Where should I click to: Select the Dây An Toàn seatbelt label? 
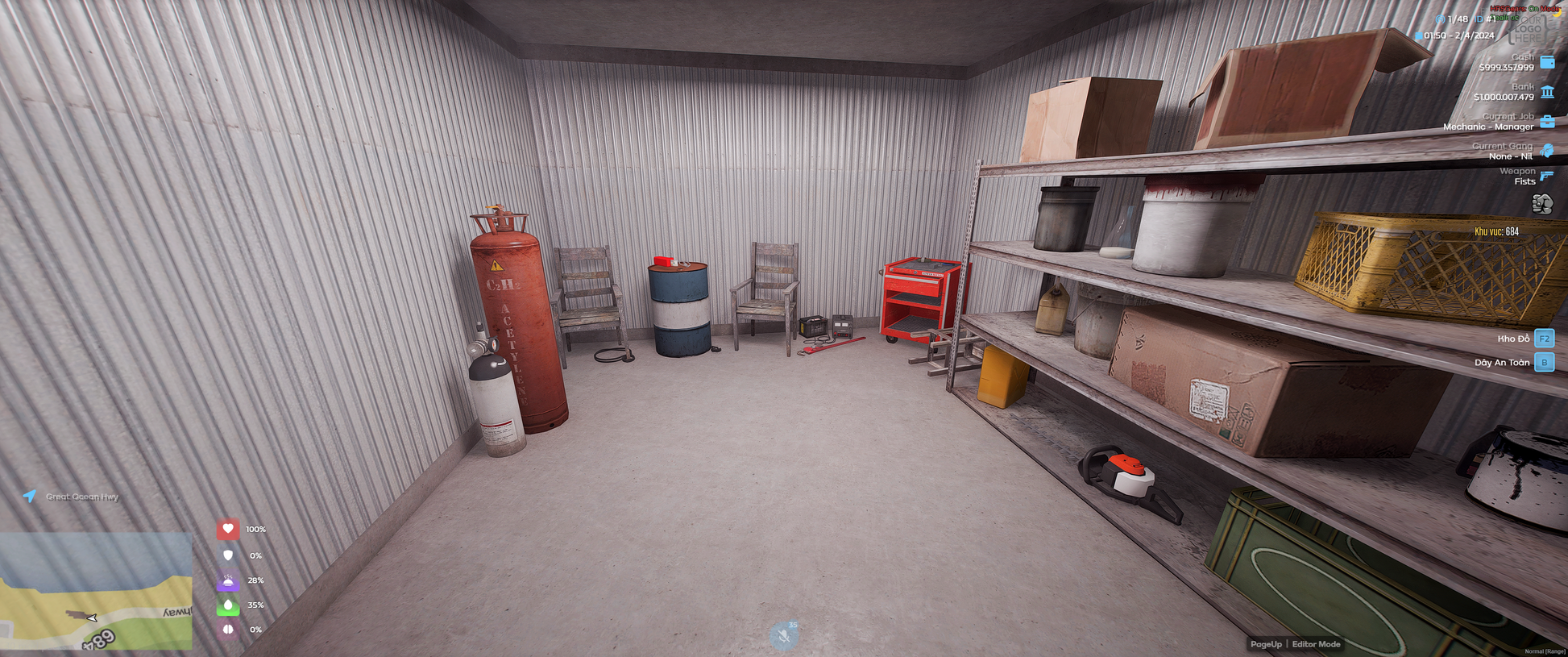tap(1501, 363)
